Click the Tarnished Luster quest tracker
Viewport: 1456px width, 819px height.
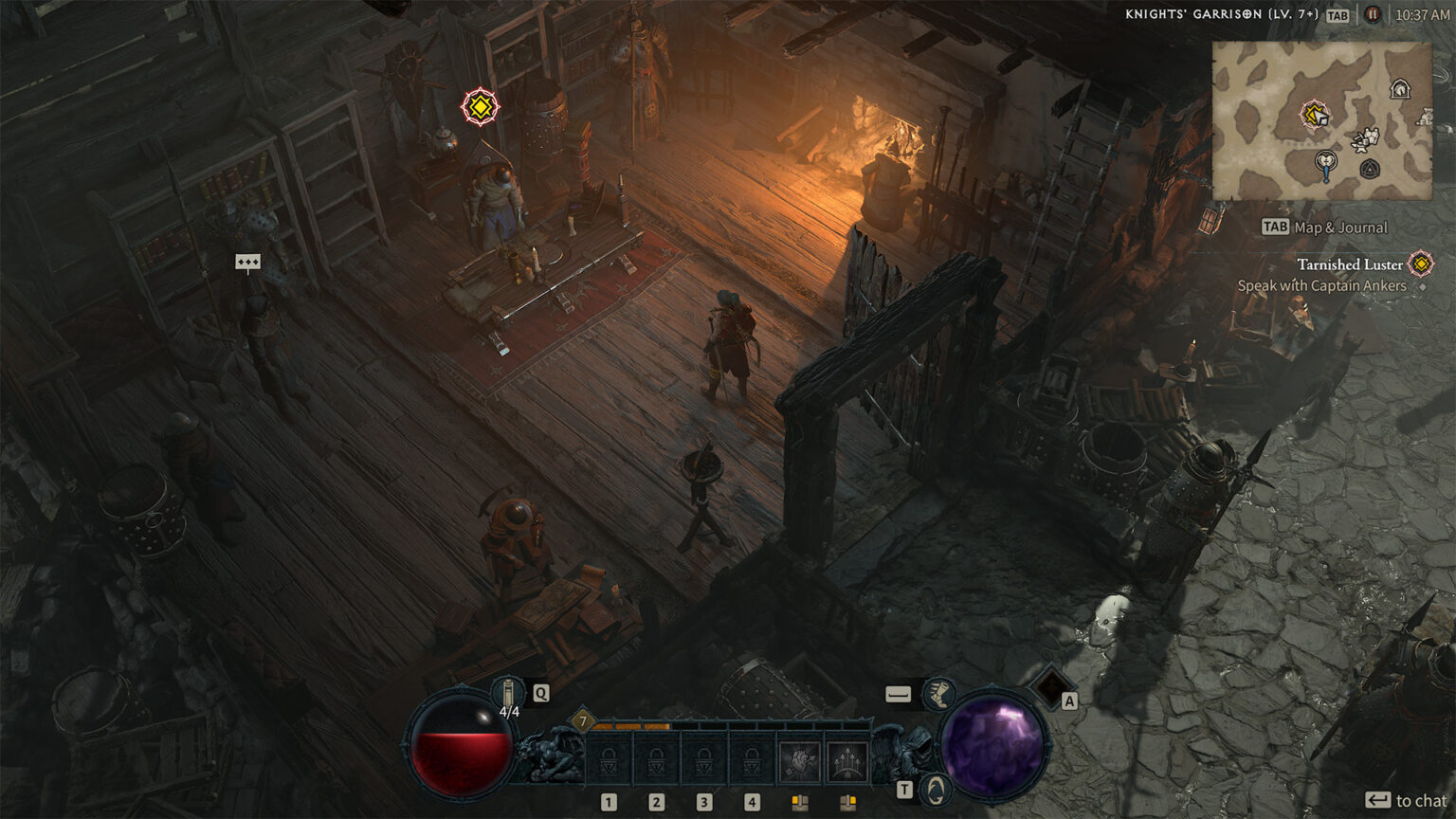[1350, 264]
